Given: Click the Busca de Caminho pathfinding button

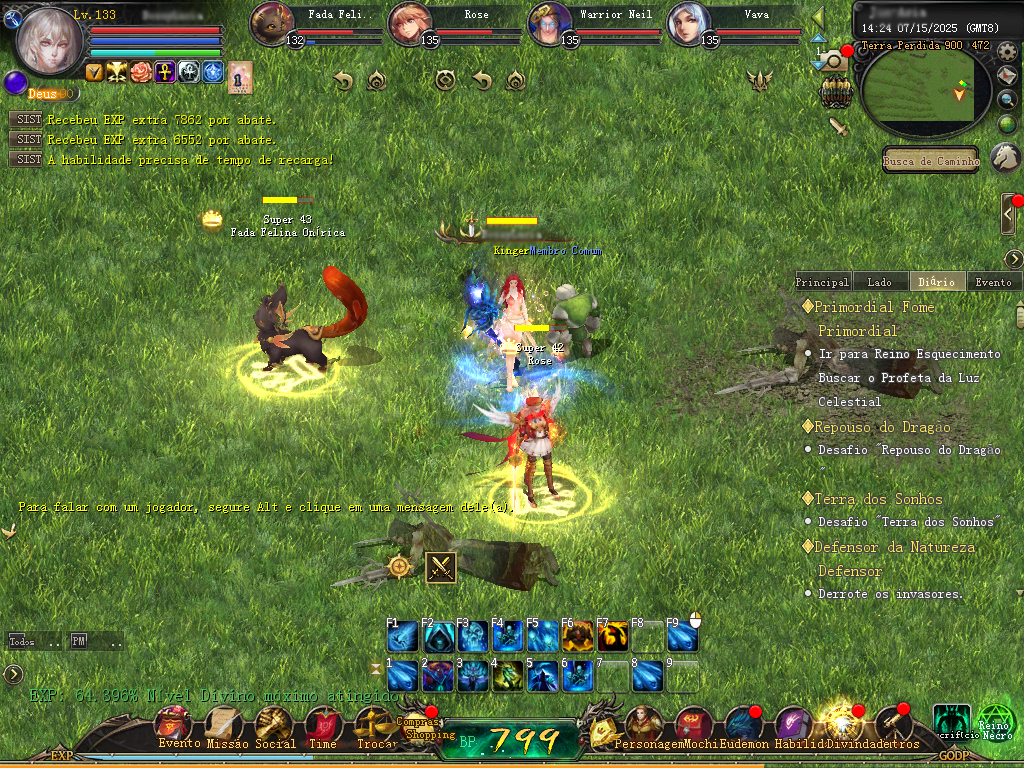Looking at the screenshot, I should pos(930,161).
